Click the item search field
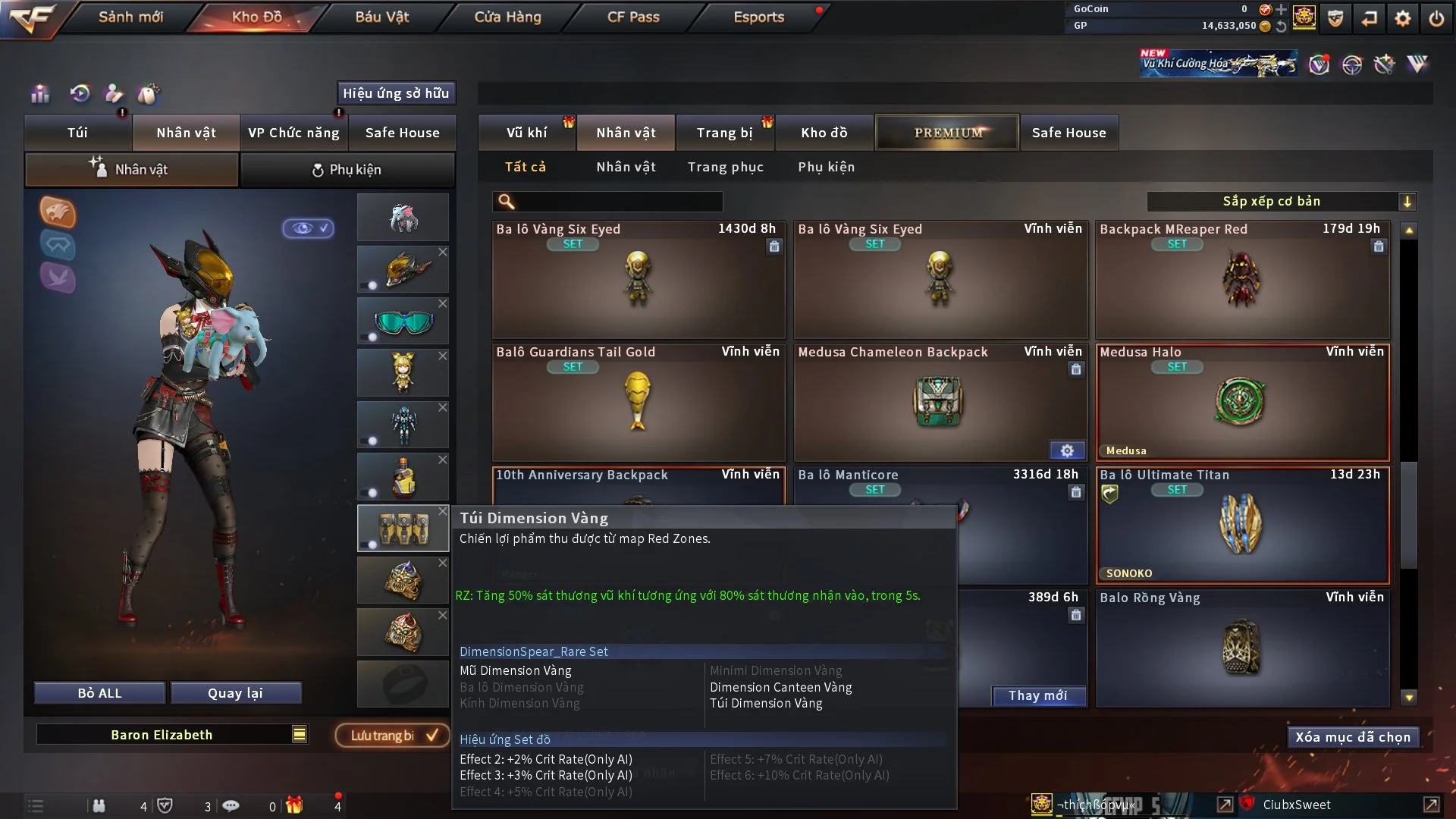 coord(618,202)
